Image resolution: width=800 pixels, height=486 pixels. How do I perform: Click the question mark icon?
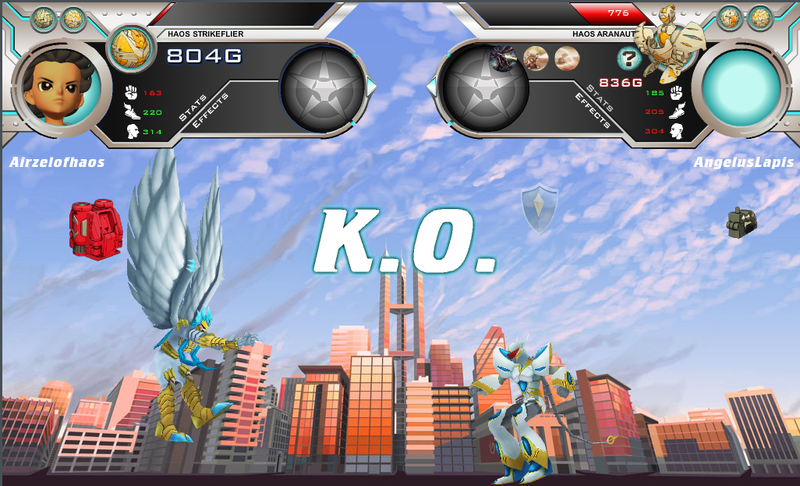pos(629,59)
